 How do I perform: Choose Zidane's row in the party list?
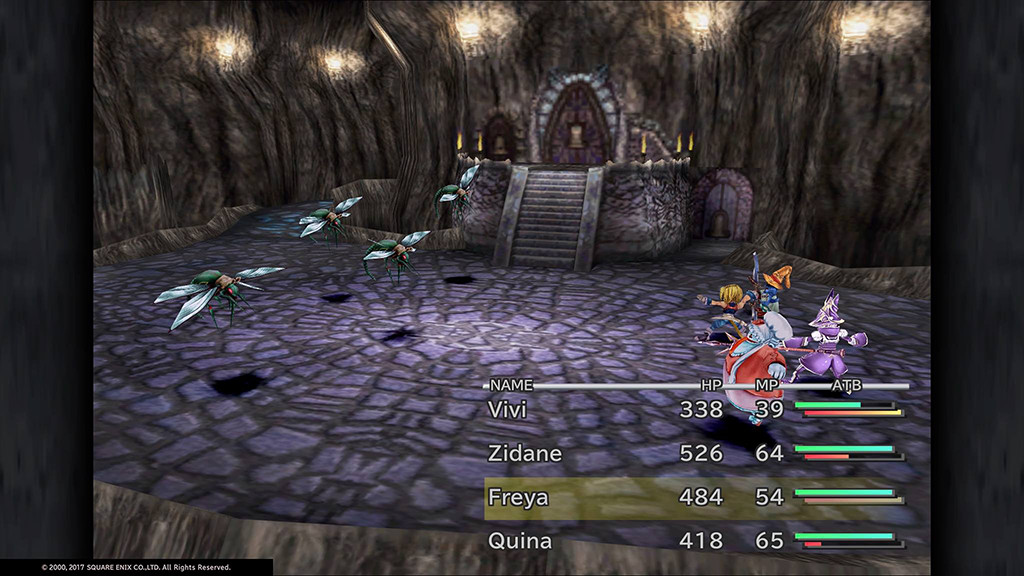point(525,453)
